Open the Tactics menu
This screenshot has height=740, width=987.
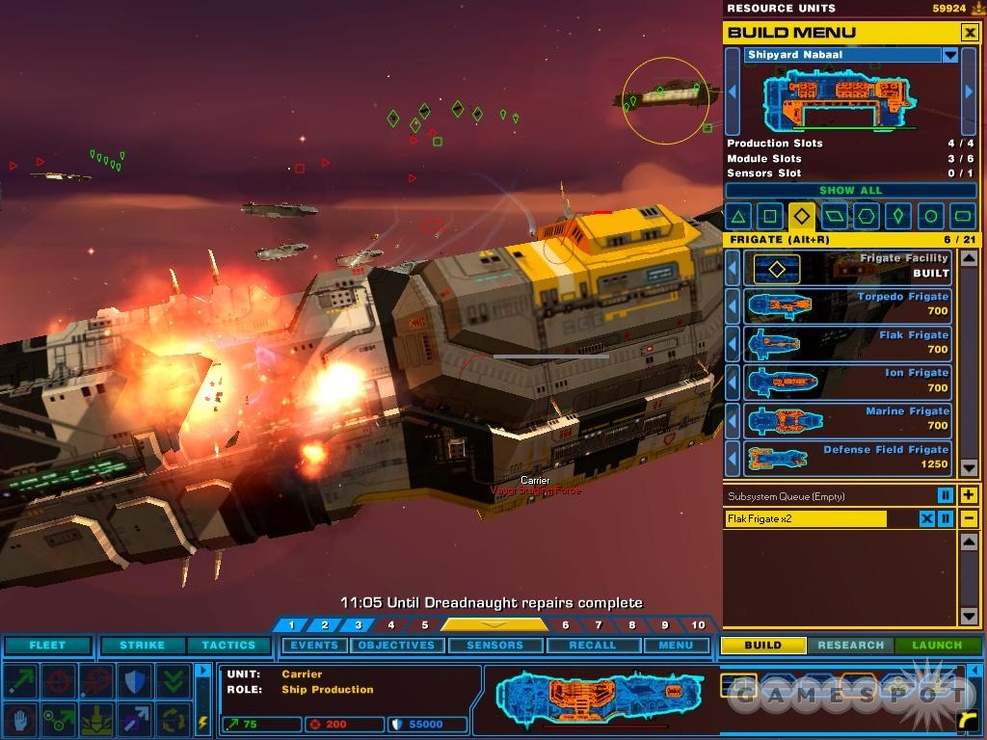click(x=228, y=645)
